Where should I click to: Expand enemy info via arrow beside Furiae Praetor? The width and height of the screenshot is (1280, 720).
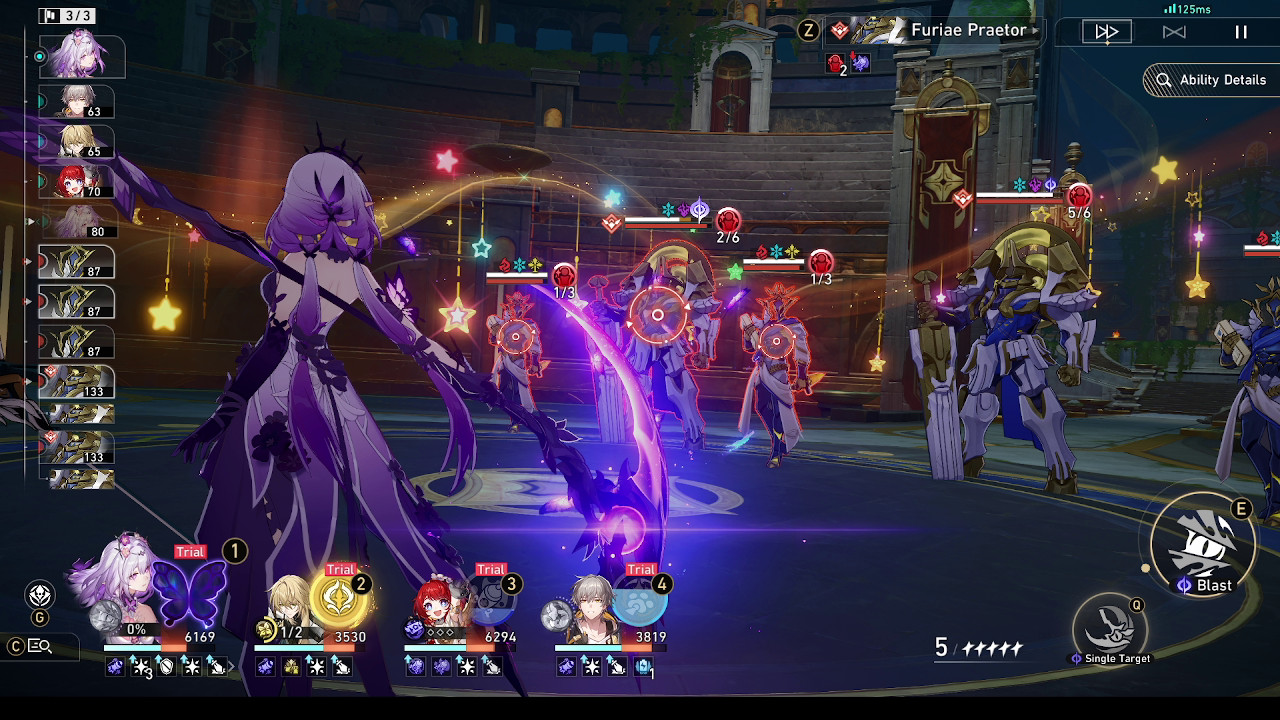1034,31
